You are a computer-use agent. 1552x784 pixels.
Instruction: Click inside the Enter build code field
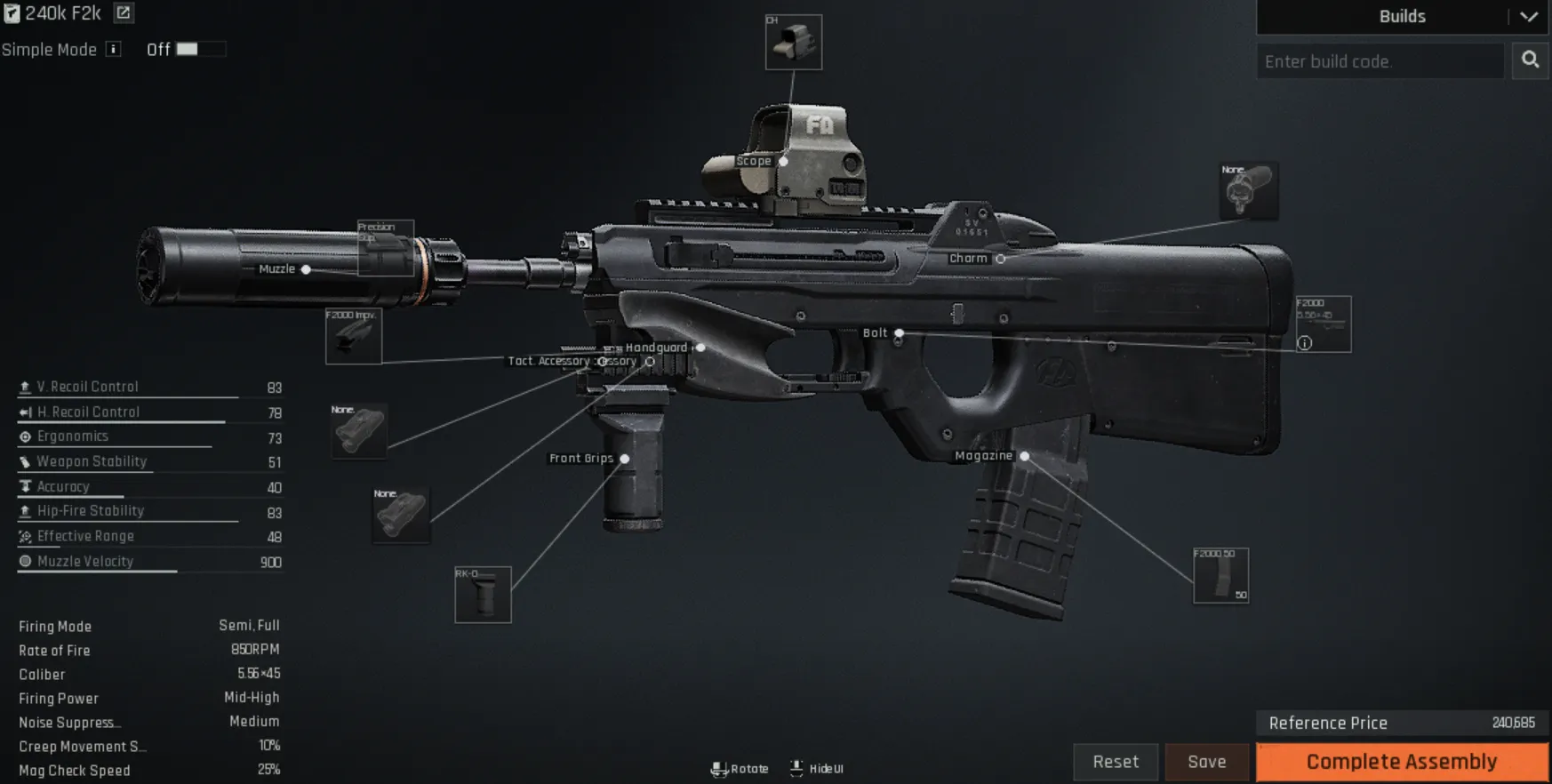click(x=1380, y=60)
